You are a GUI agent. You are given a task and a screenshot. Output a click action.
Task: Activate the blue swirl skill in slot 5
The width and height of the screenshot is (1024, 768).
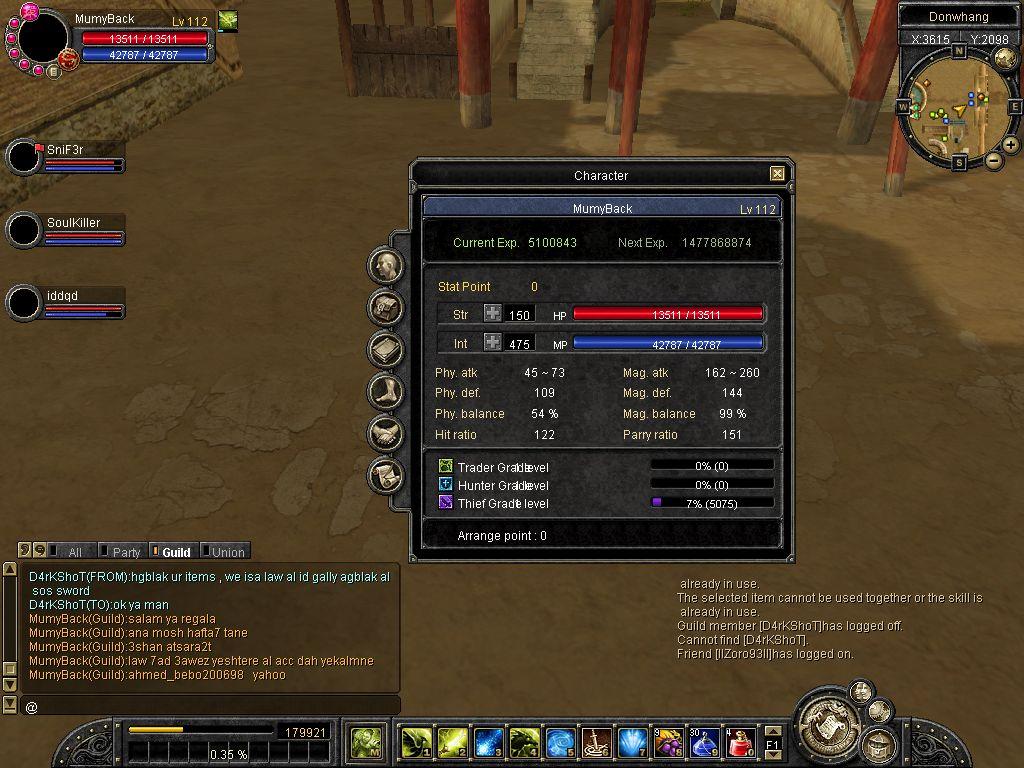tap(560, 742)
